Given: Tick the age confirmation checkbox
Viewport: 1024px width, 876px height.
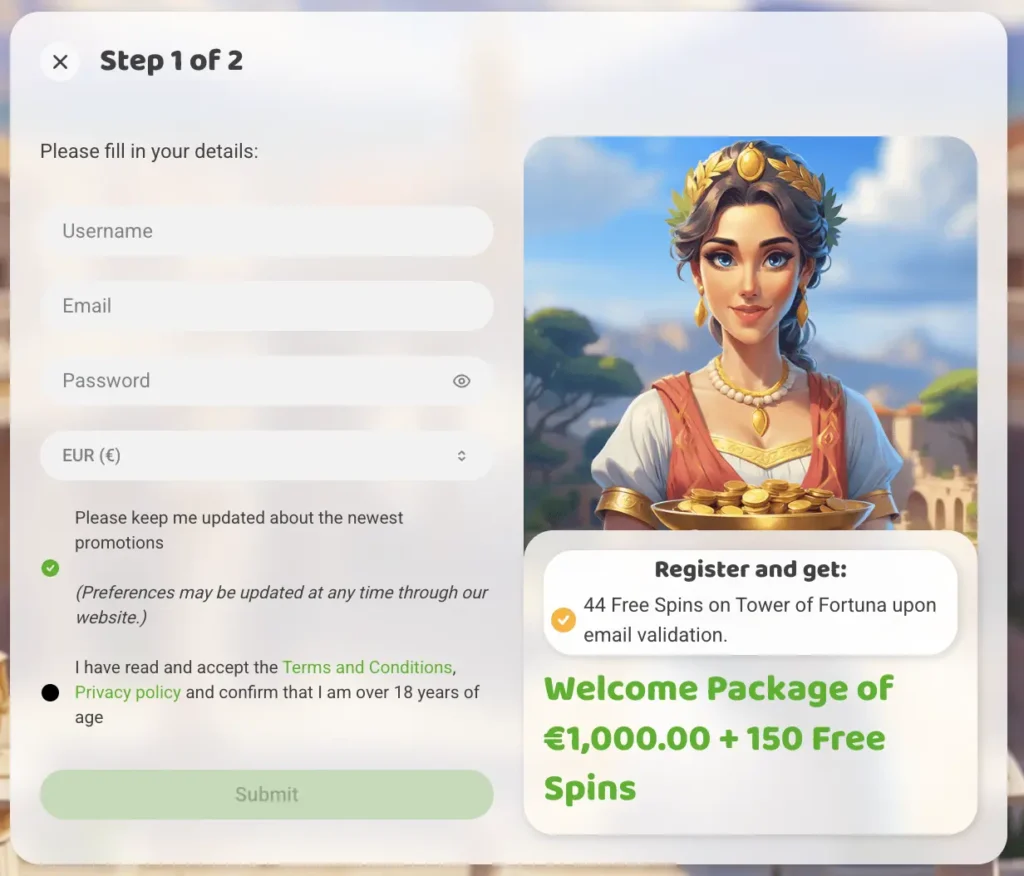Looking at the screenshot, I should pos(51,692).
